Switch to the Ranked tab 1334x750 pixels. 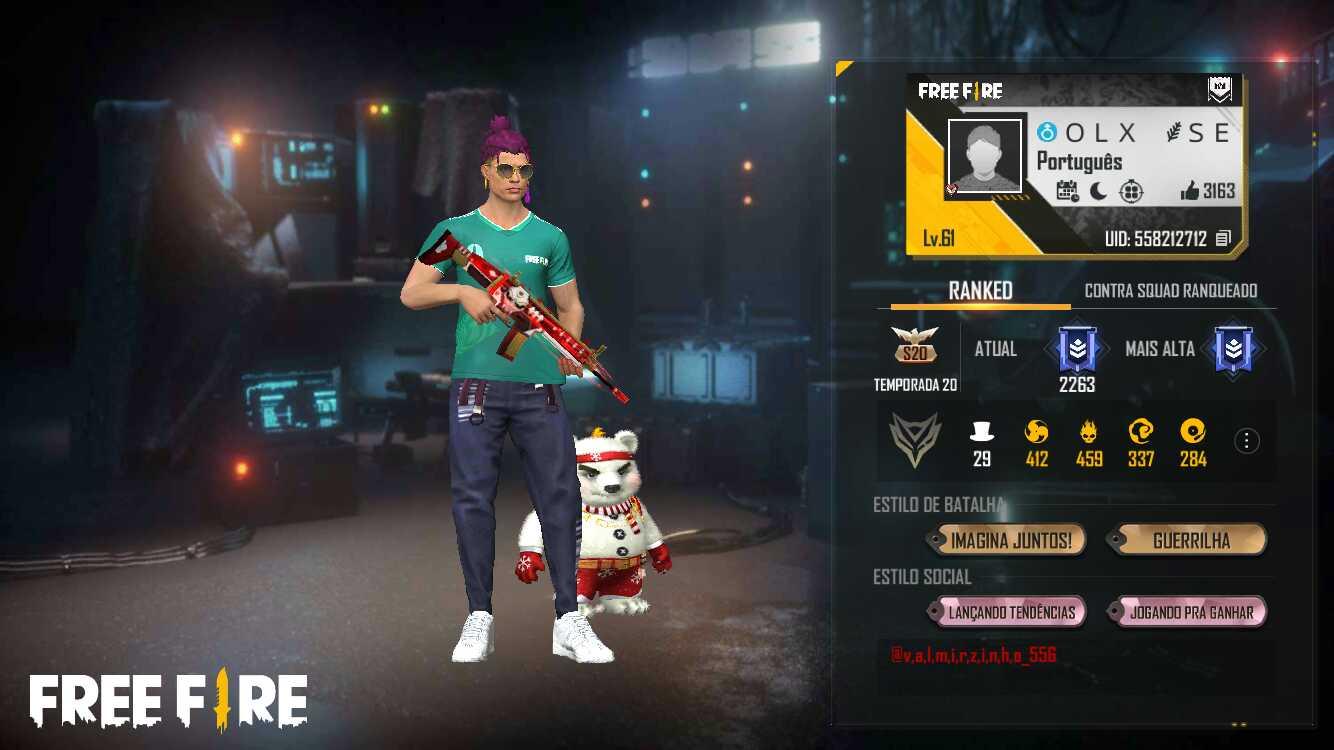[980, 291]
